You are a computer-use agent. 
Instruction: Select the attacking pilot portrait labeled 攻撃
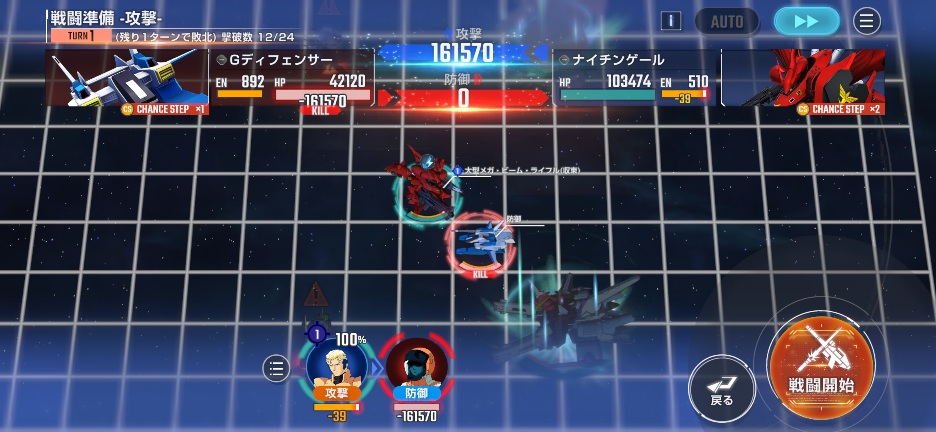tap(336, 366)
